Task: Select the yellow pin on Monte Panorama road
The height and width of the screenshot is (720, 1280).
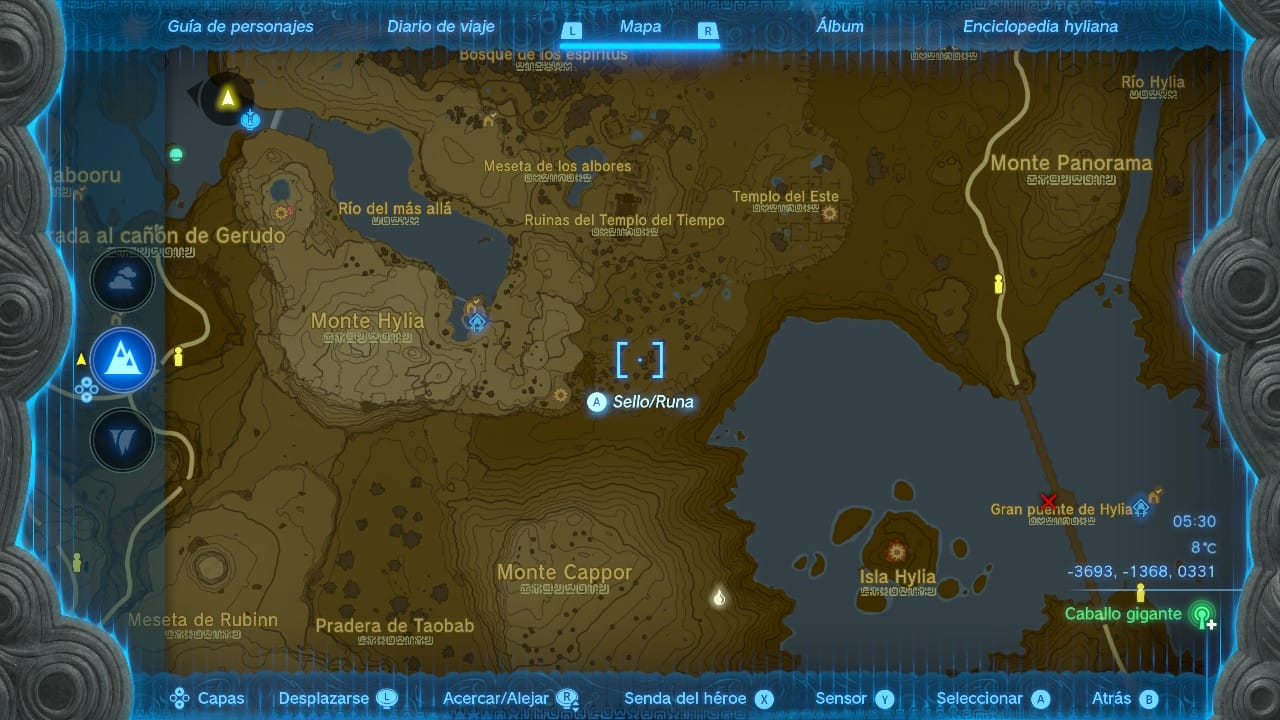Action: tap(997, 285)
